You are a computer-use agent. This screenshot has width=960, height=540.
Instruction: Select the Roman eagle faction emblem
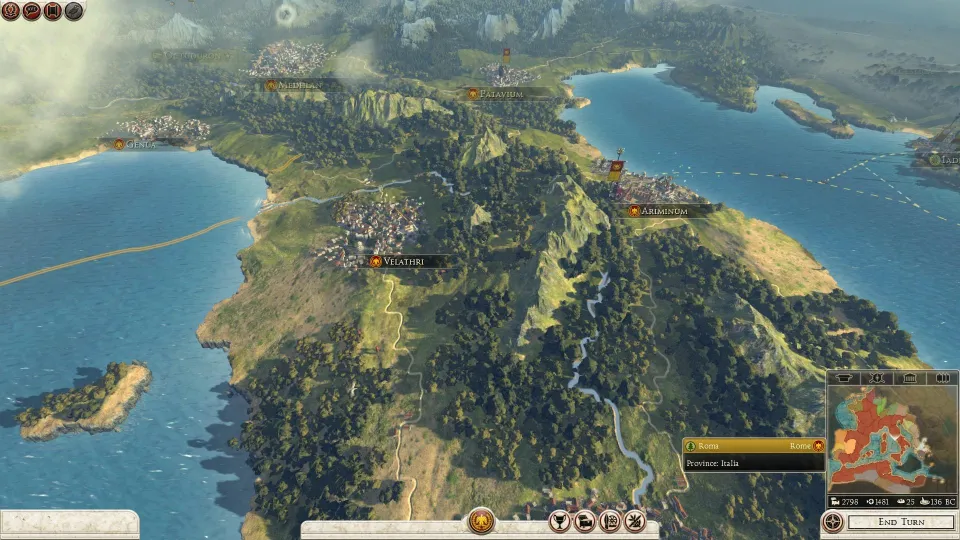tap(481, 521)
